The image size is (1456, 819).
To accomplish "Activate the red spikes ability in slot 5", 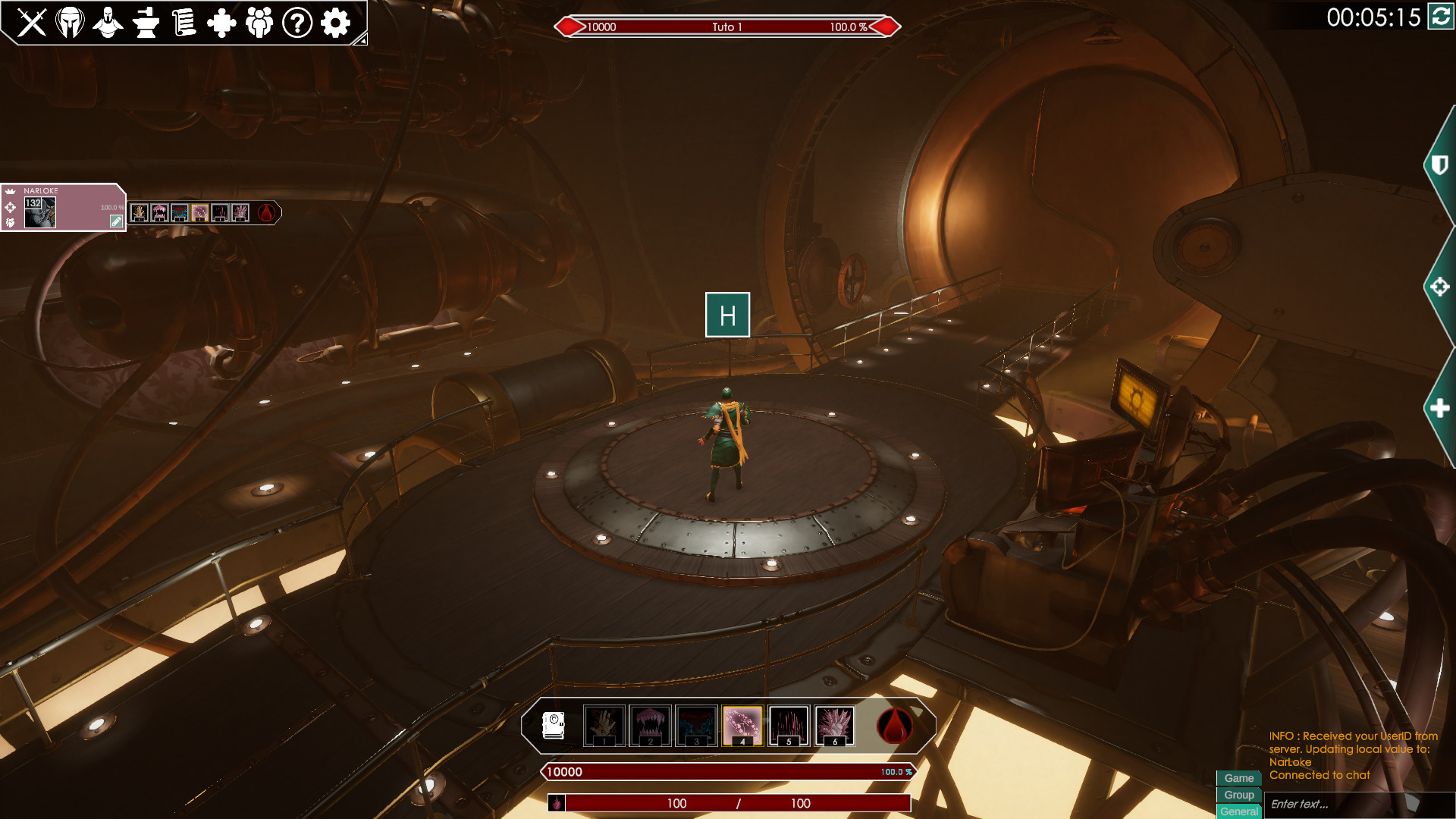I will click(x=789, y=726).
